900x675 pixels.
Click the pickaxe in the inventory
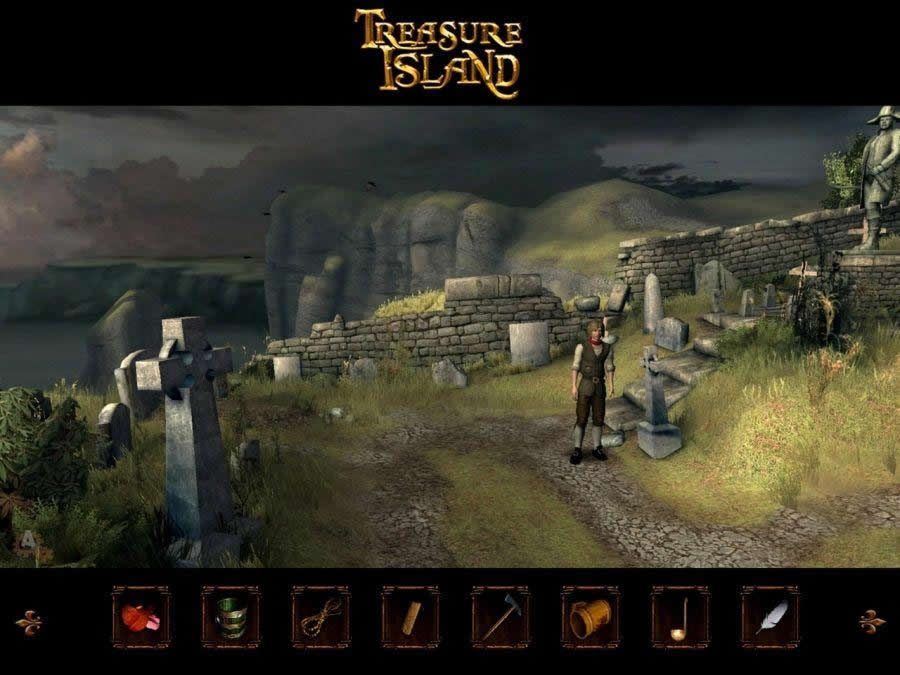500,618
